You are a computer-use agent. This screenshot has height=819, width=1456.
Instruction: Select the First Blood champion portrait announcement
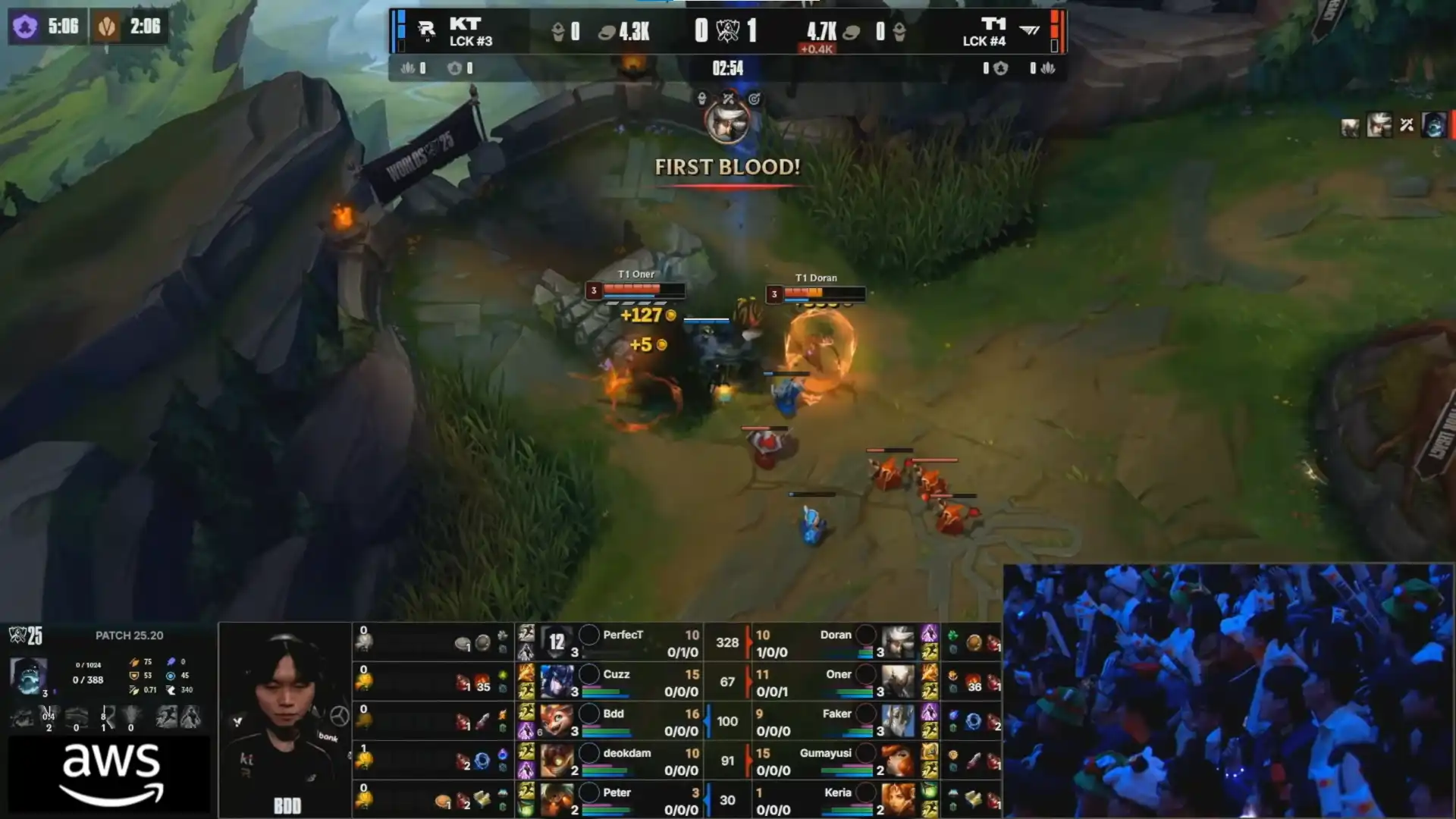[x=727, y=121]
